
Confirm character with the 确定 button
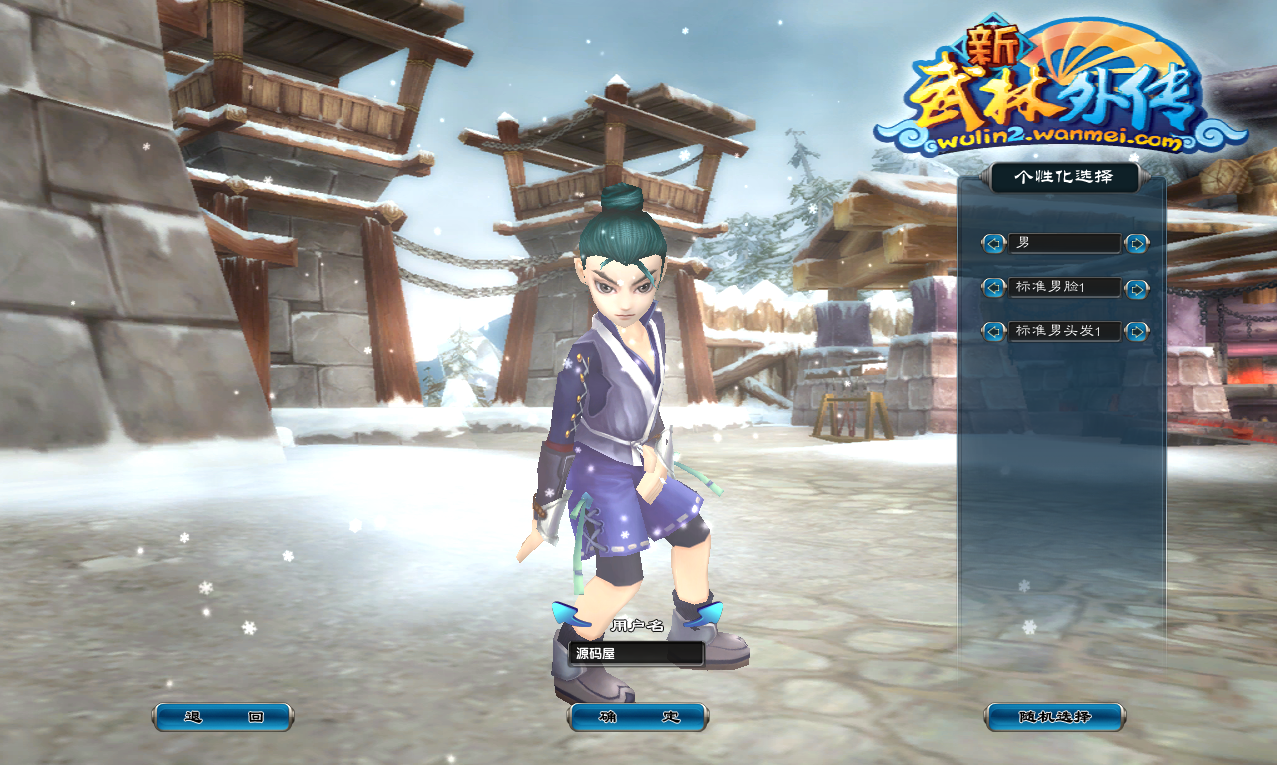point(638,717)
